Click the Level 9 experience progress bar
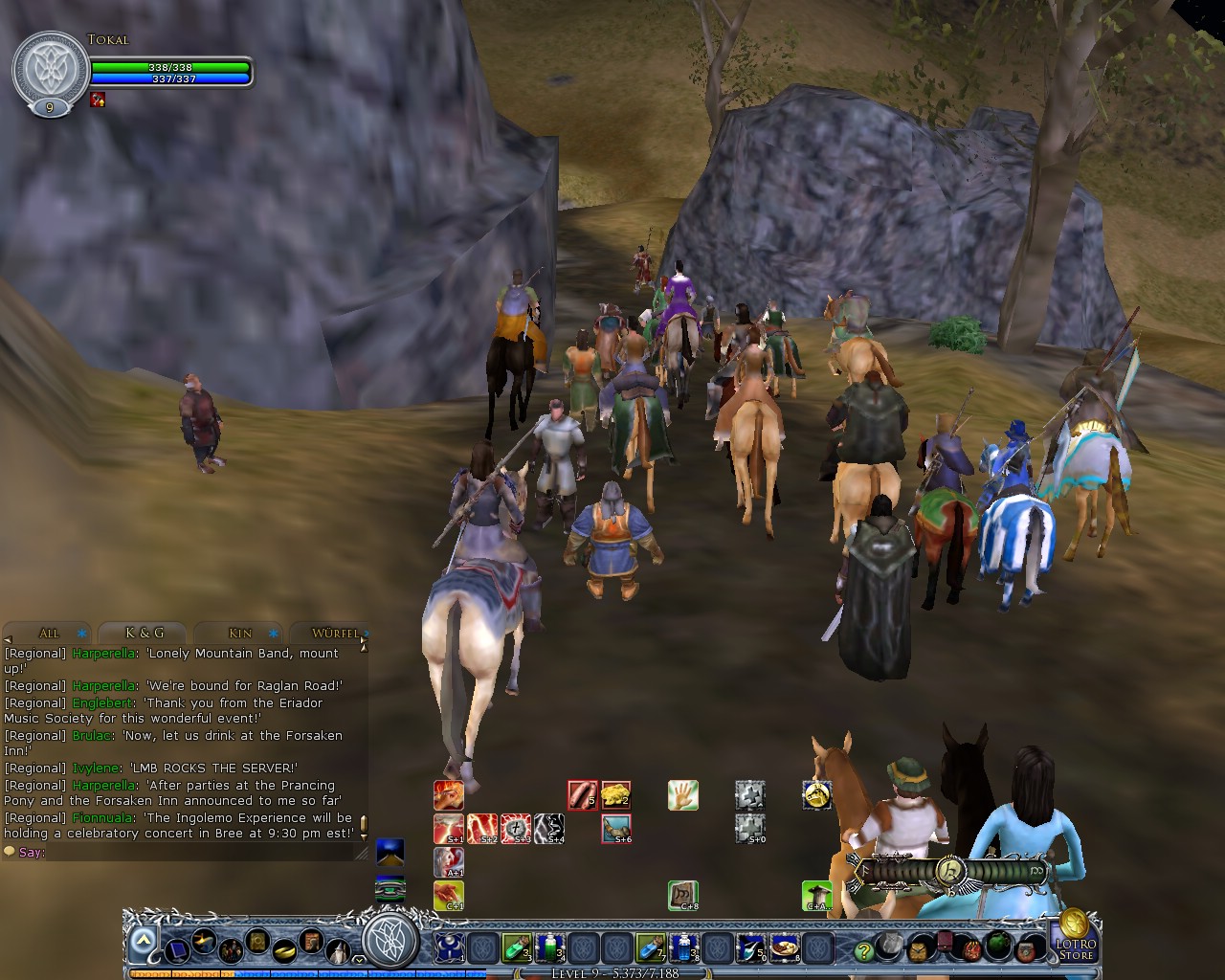Screen dimensions: 1225x980 coord(612,971)
